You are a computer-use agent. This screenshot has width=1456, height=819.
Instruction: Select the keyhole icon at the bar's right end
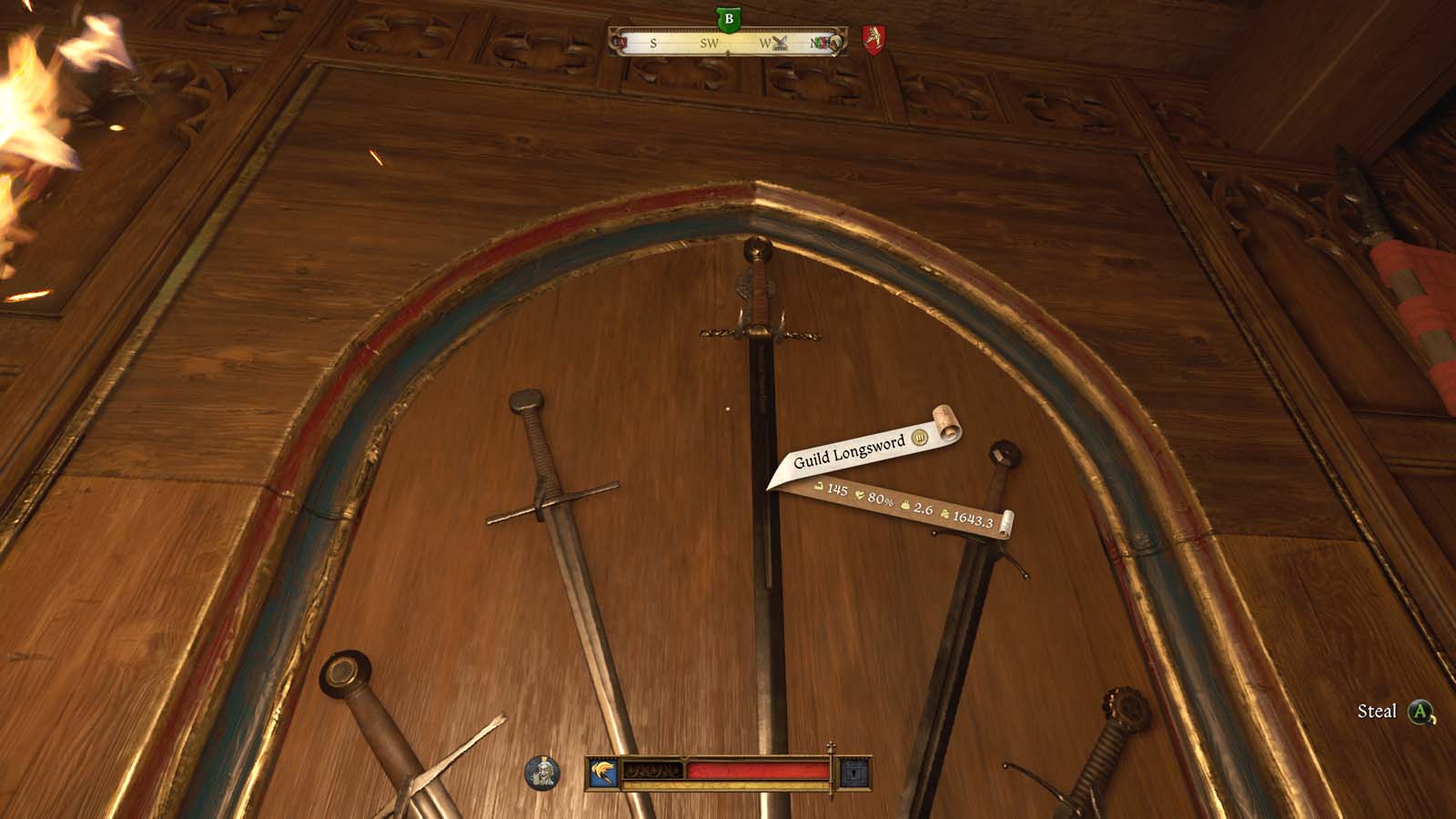coord(854,772)
